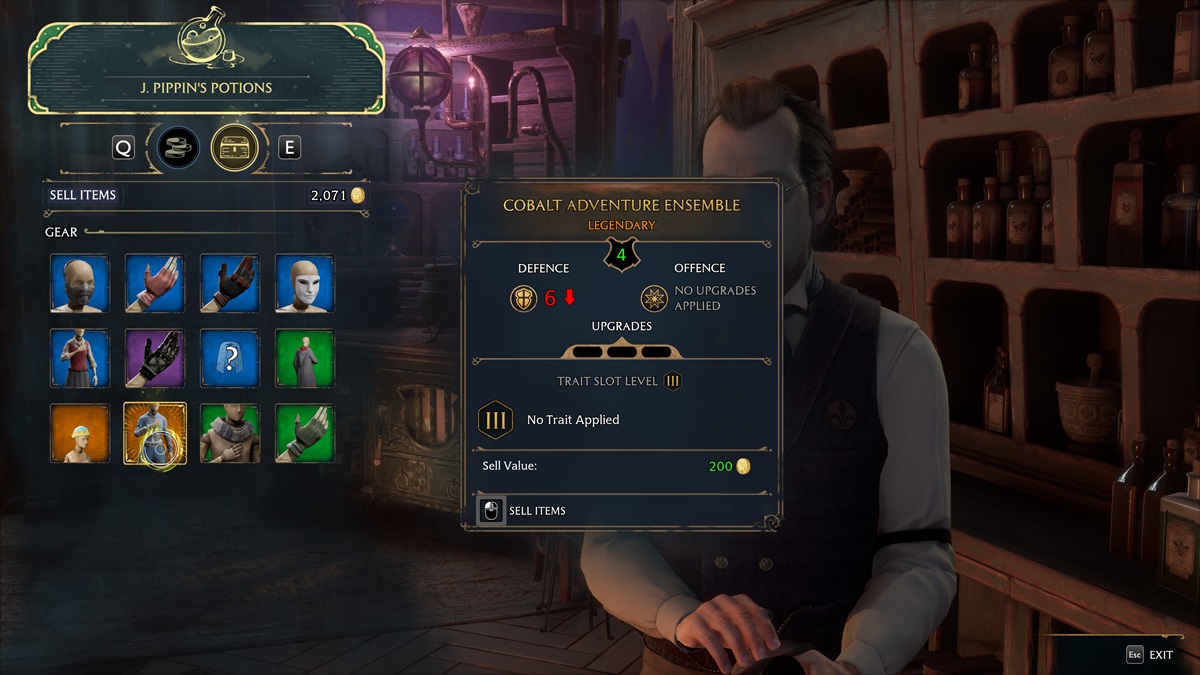
Task: Pick the green-background cloak slot
Action: click(305, 358)
